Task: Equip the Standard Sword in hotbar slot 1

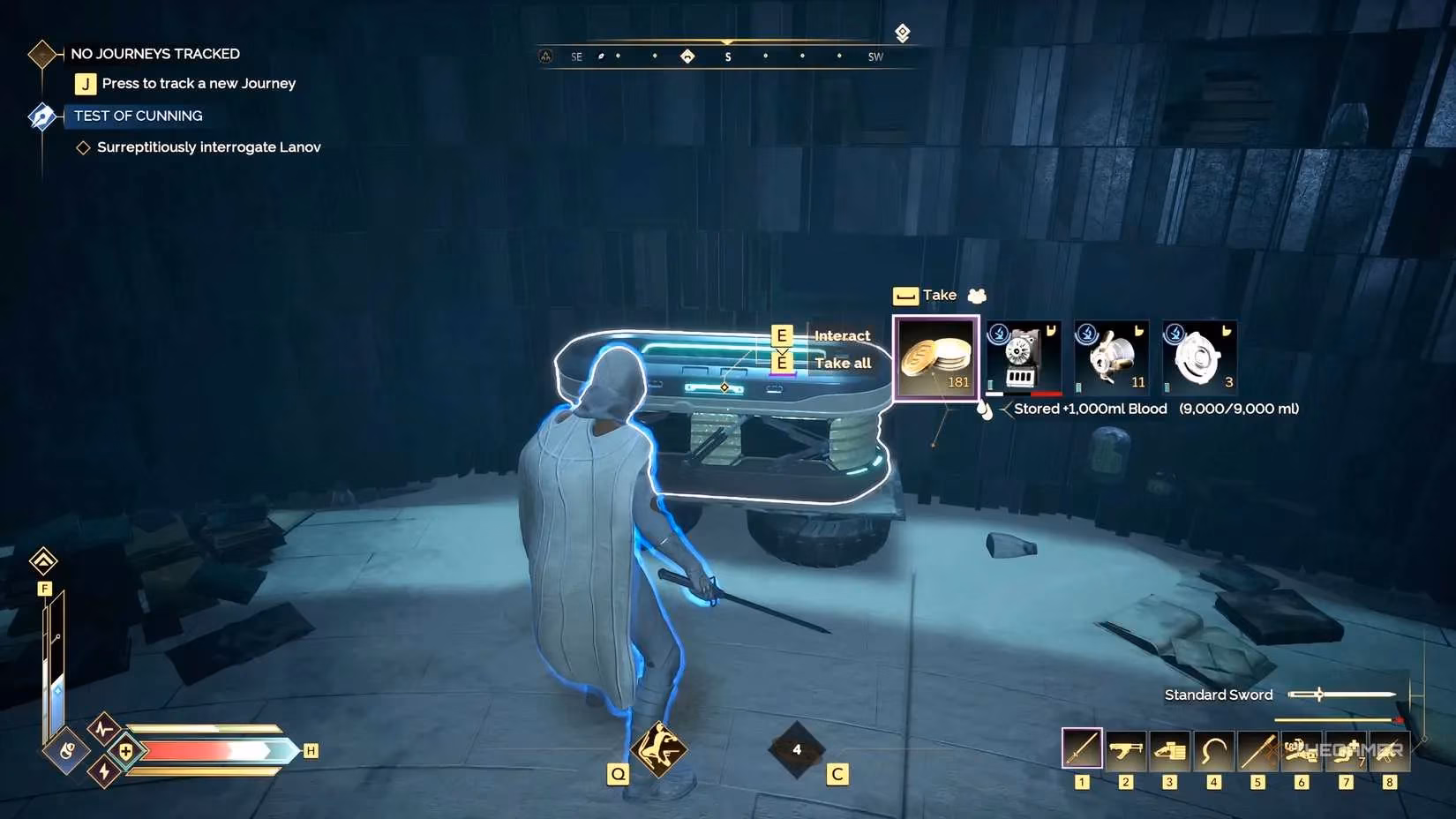Action: click(x=1082, y=749)
